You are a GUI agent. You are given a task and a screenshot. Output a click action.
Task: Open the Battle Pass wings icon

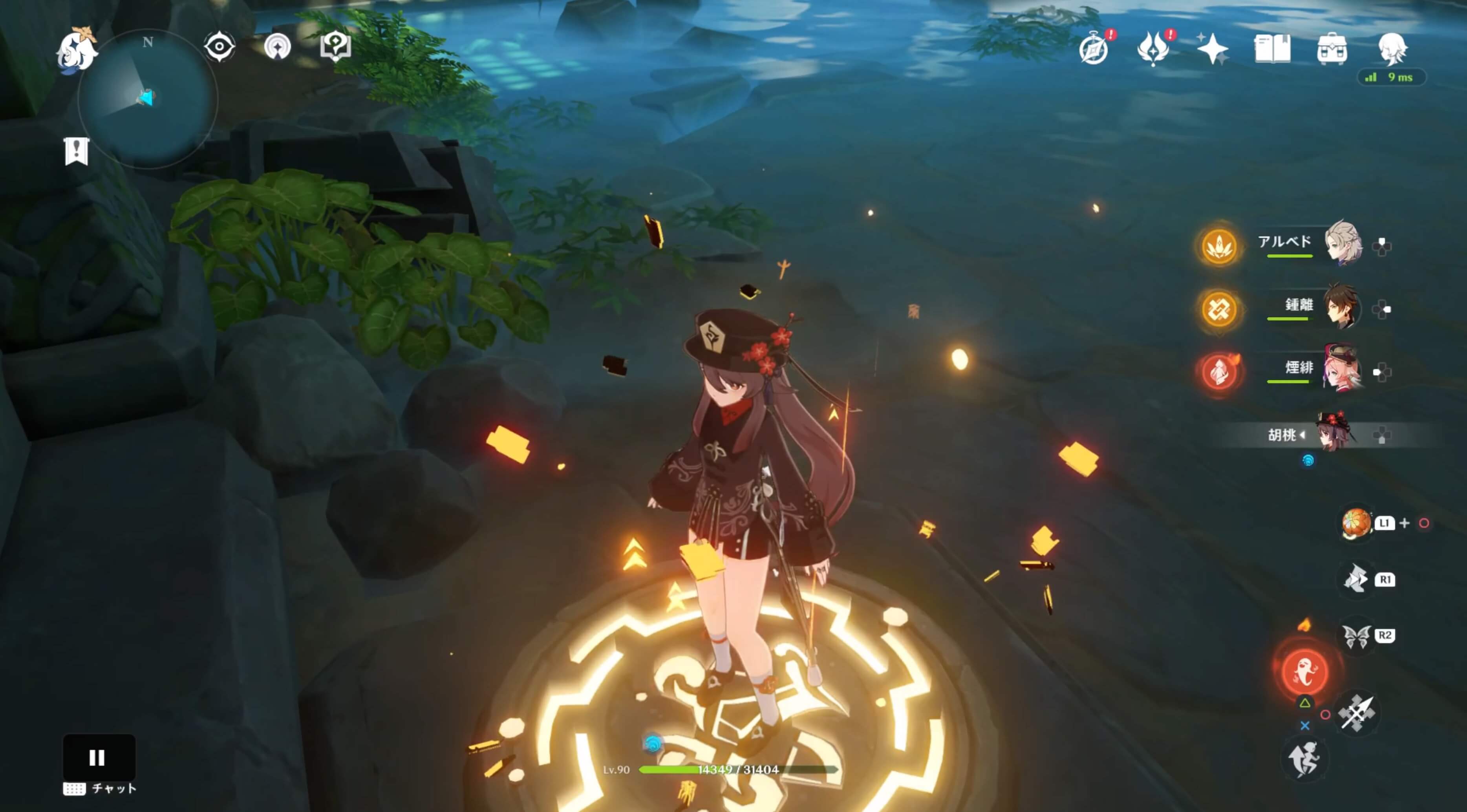click(1154, 48)
